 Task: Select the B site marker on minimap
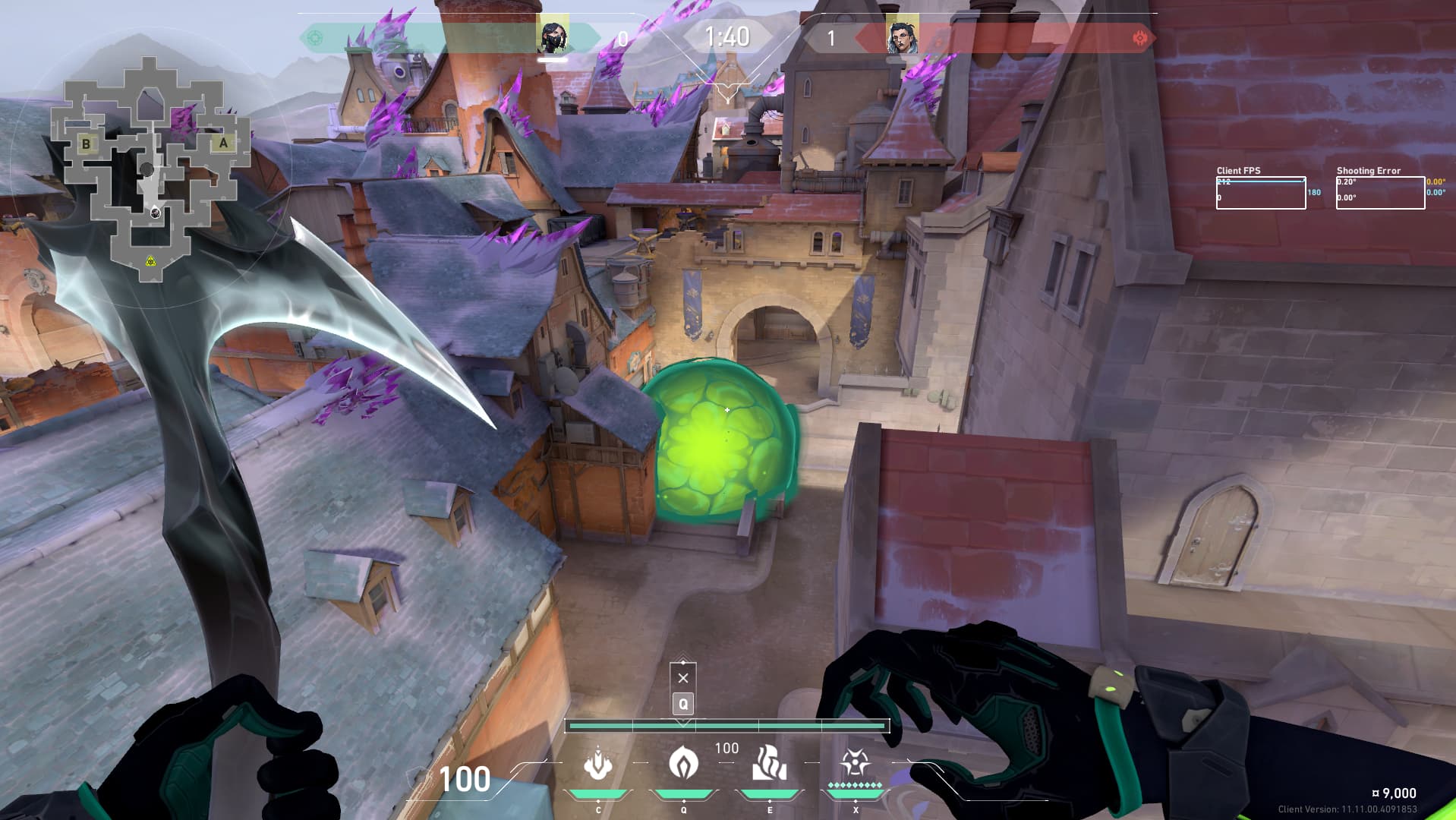86,143
